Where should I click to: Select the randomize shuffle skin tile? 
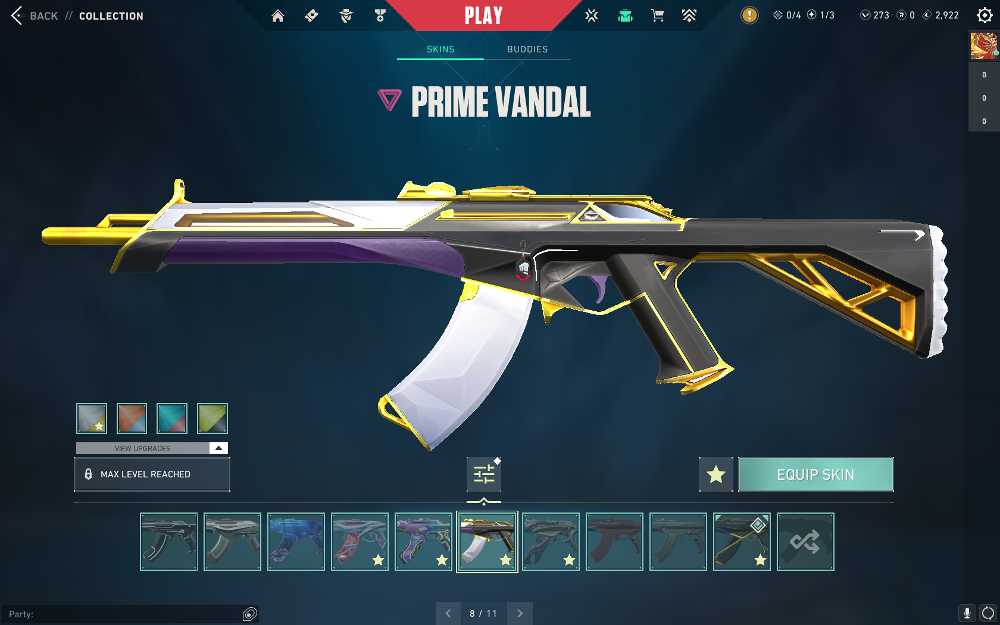click(805, 542)
